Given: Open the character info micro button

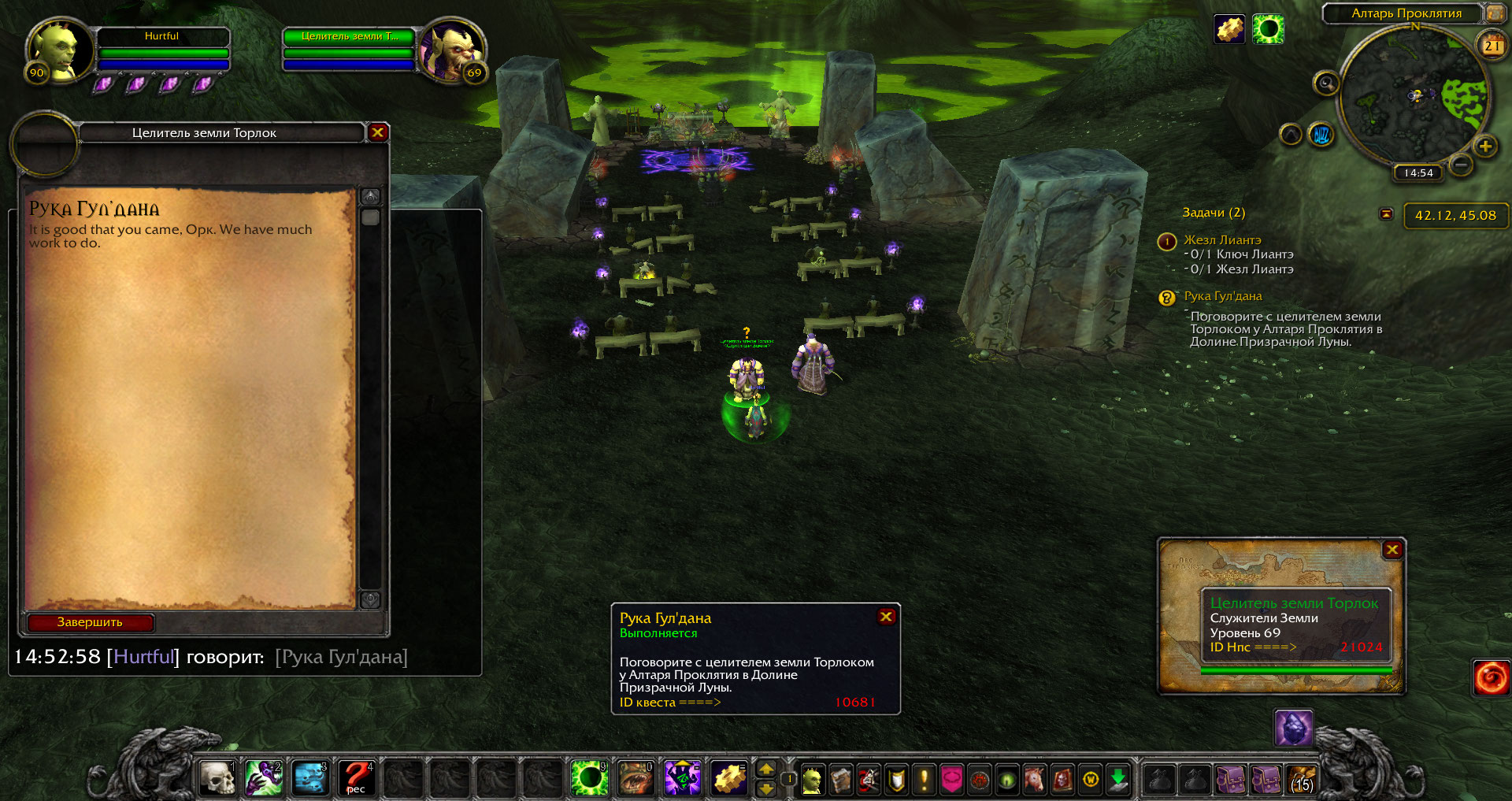Looking at the screenshot, I should pyautogui.click(x=812, y=780).
